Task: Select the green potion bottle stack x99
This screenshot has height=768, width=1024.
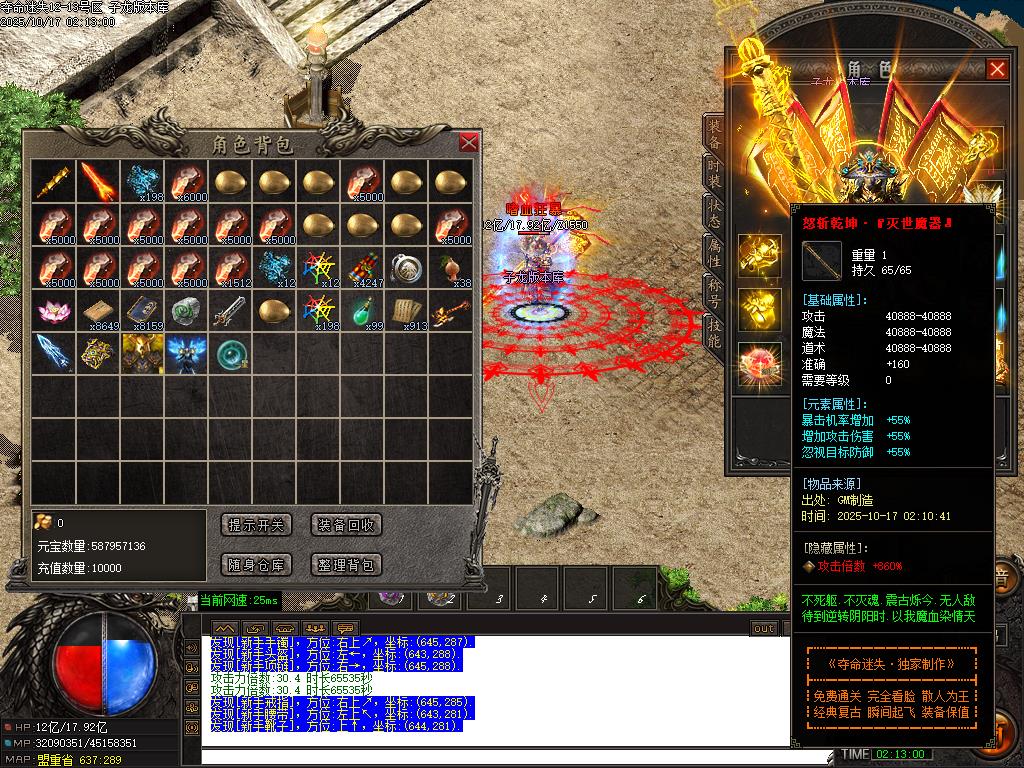Action: 364,311
